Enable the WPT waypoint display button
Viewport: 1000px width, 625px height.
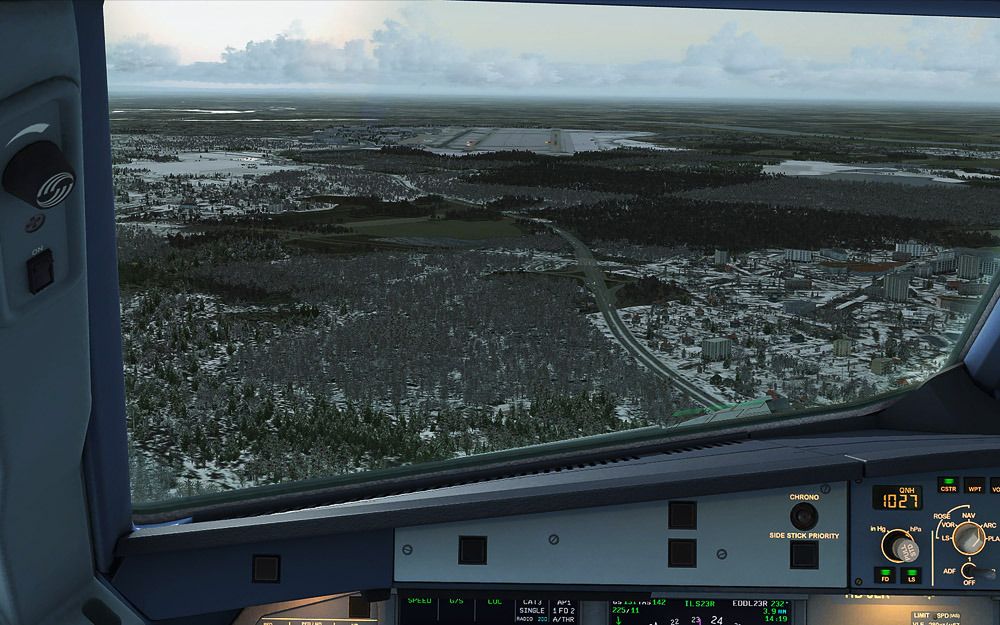(x=974, y=485)
